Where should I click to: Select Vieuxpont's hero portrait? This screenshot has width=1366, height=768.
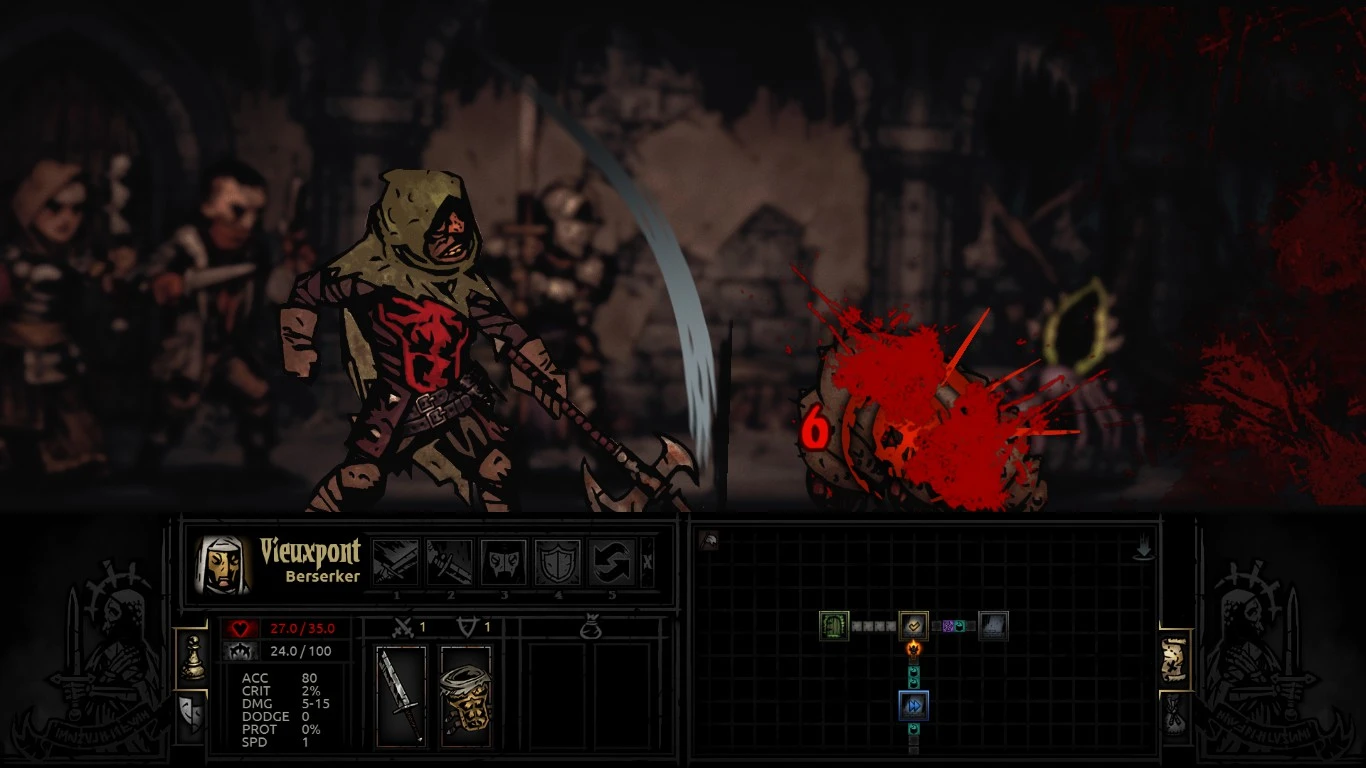223,565
